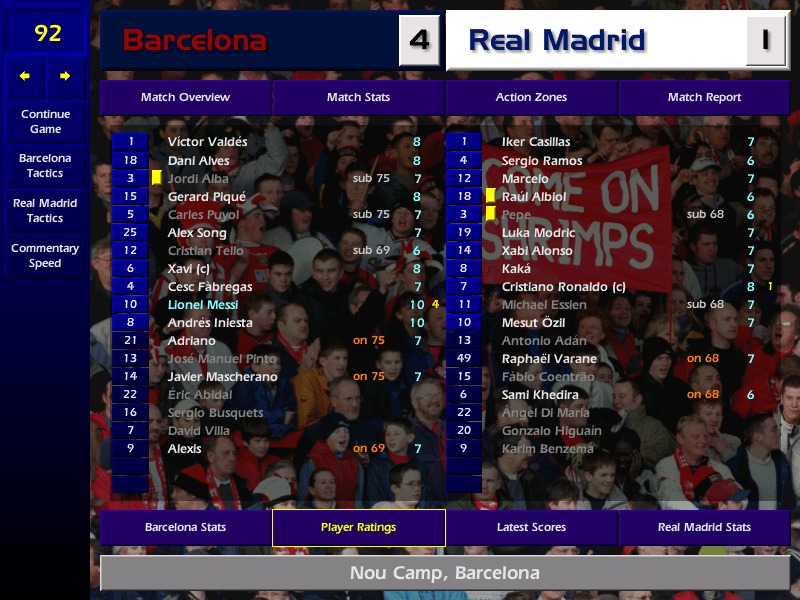View Latest Scores

click(531, 527)
